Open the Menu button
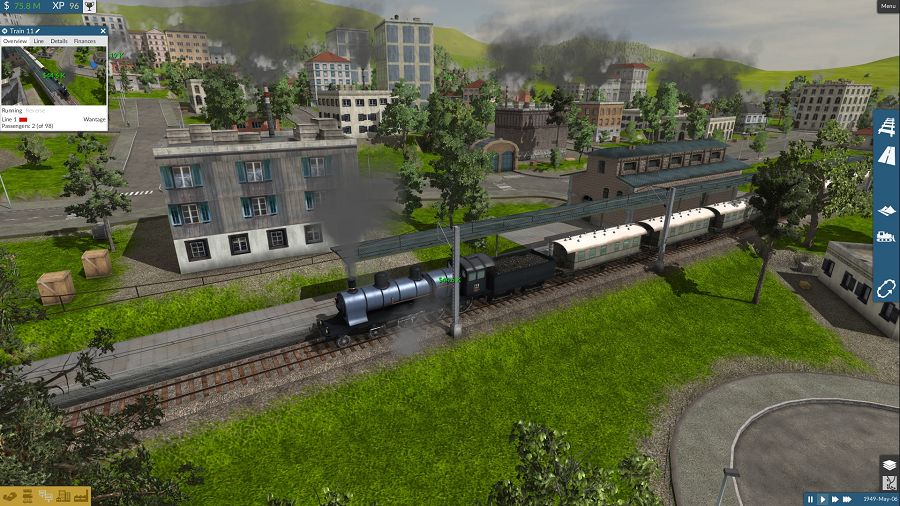900x506 pixels. [x=888, y=6]
